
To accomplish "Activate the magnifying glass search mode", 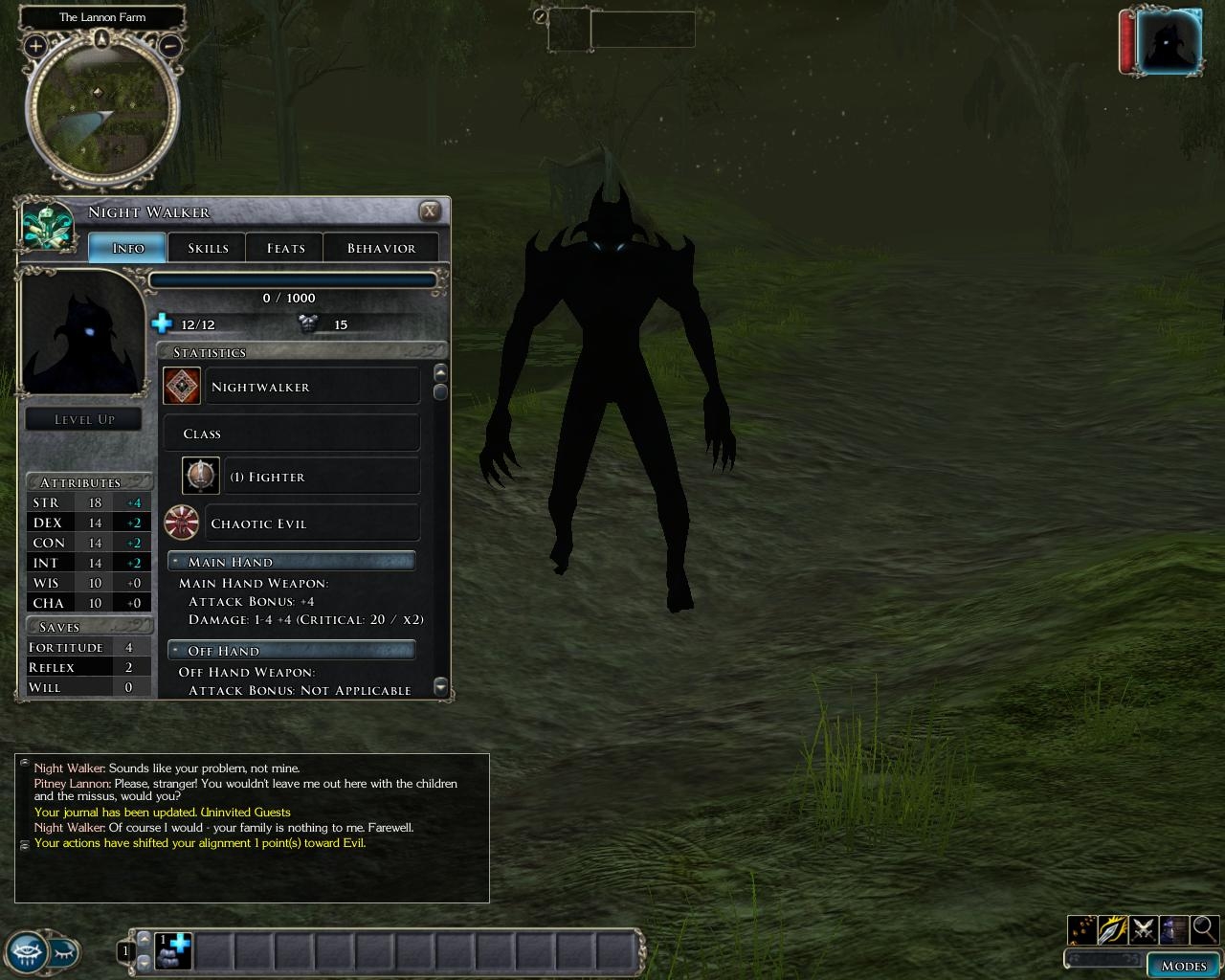I will tap(1204, 928).
